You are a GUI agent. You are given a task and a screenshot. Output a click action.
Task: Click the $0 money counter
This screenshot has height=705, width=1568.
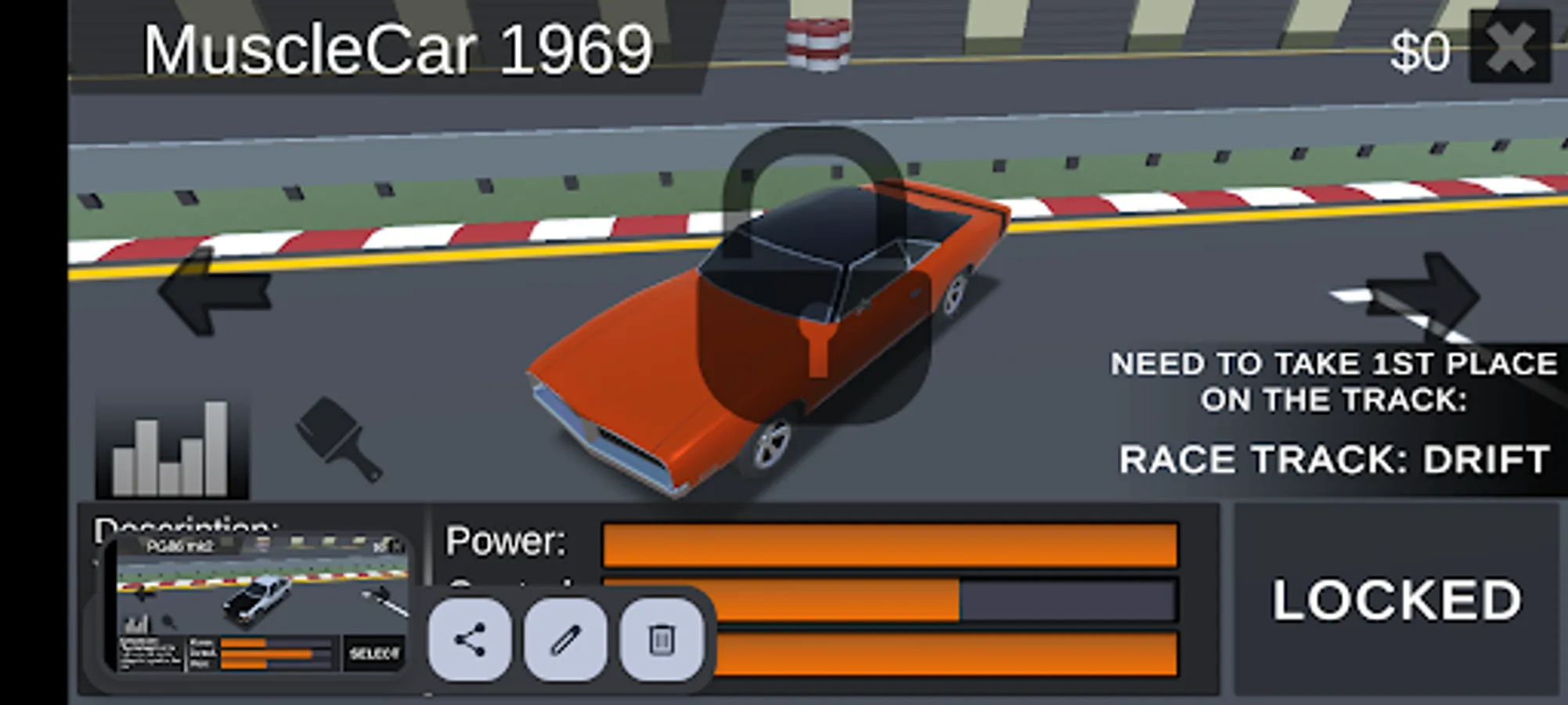tap(1419, 52)
